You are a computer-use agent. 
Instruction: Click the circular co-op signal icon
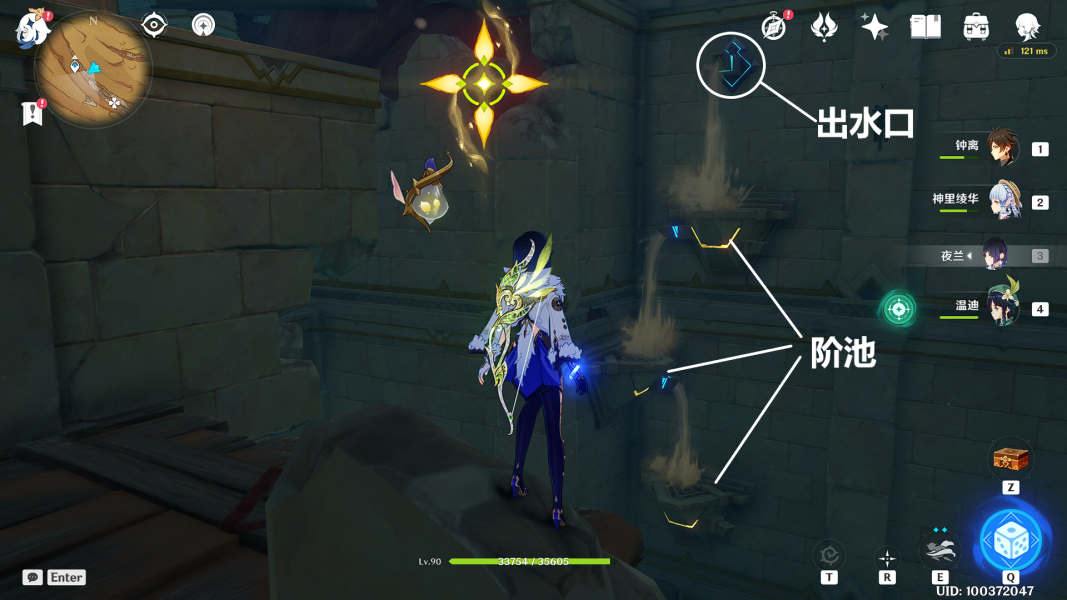pyautogui.click(x=203, y=25)
